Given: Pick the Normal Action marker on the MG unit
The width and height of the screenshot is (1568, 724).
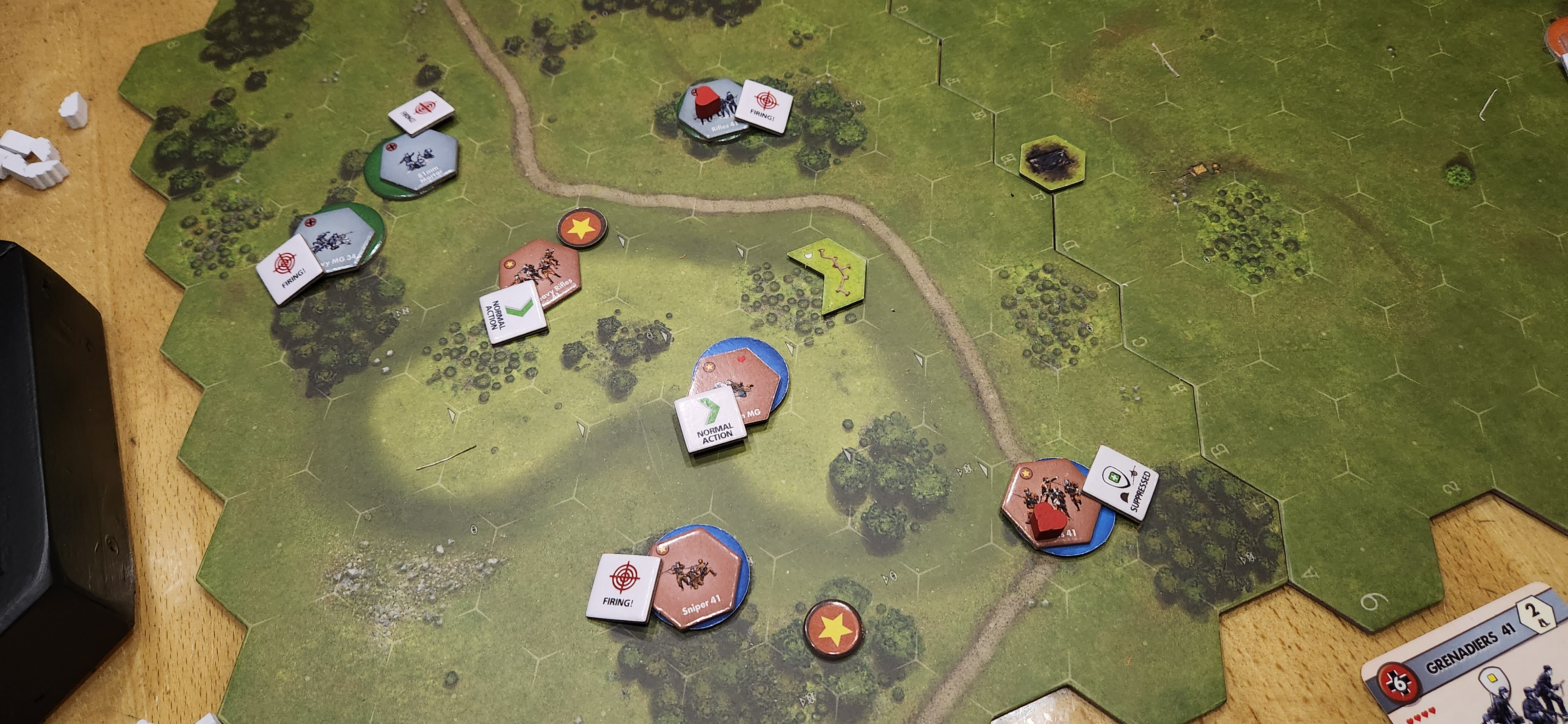Looking at the screenshot, I should tap(711, 420).
